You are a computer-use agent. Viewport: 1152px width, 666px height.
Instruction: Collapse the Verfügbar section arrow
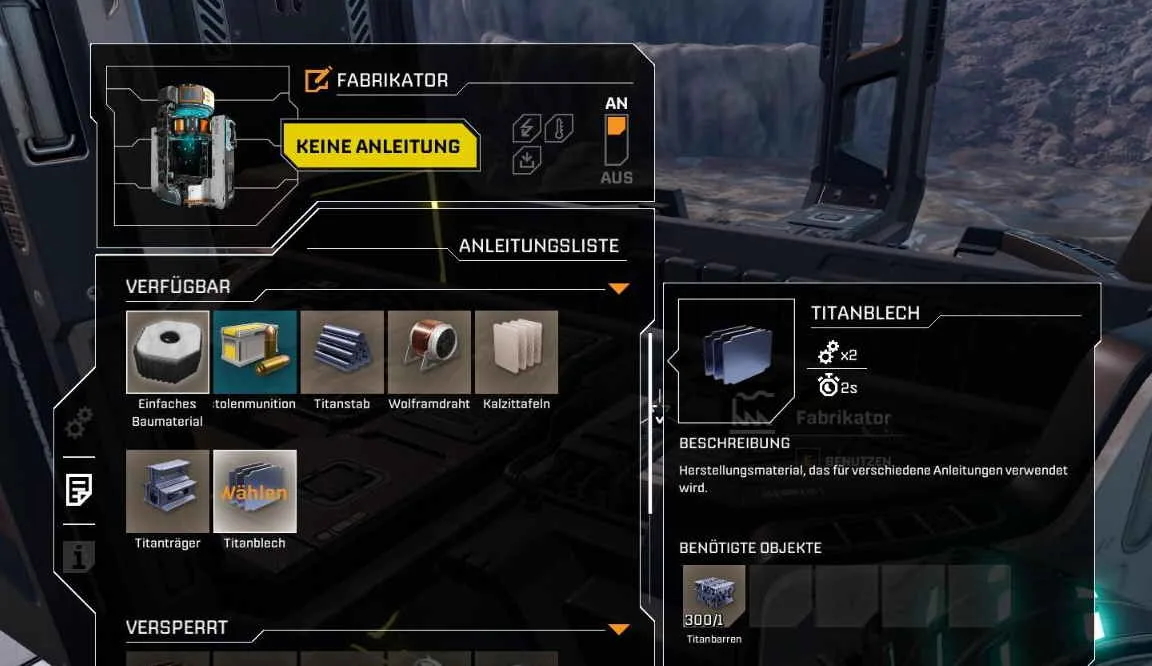(619, 289)
